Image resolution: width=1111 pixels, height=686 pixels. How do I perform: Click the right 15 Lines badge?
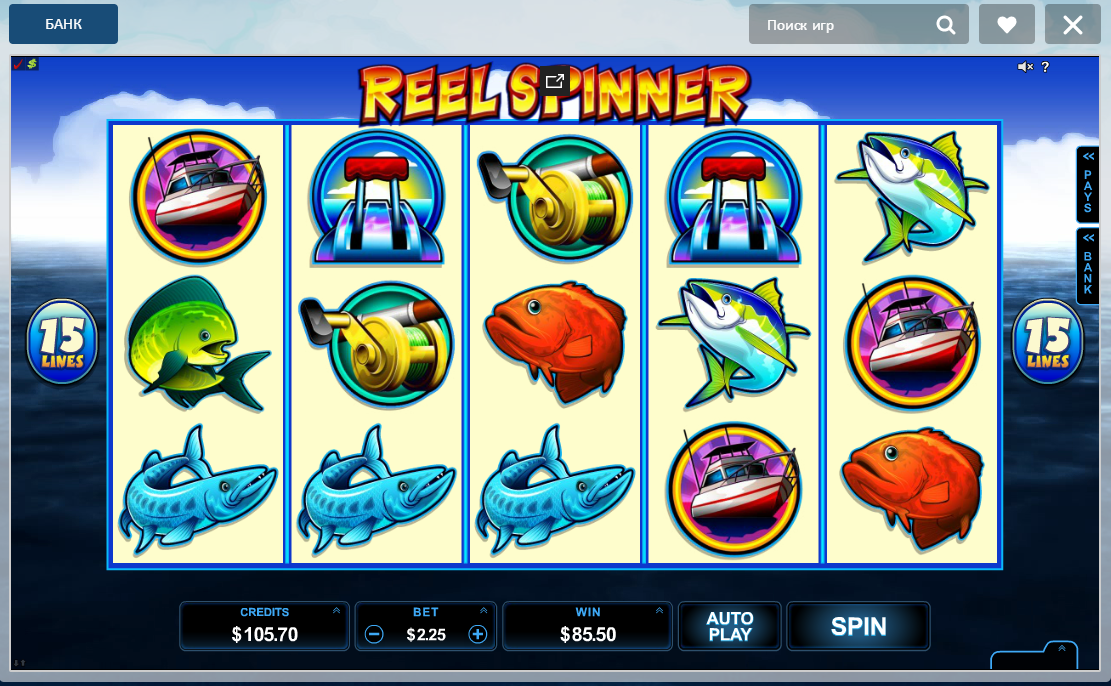click(x=1048, y=342)
